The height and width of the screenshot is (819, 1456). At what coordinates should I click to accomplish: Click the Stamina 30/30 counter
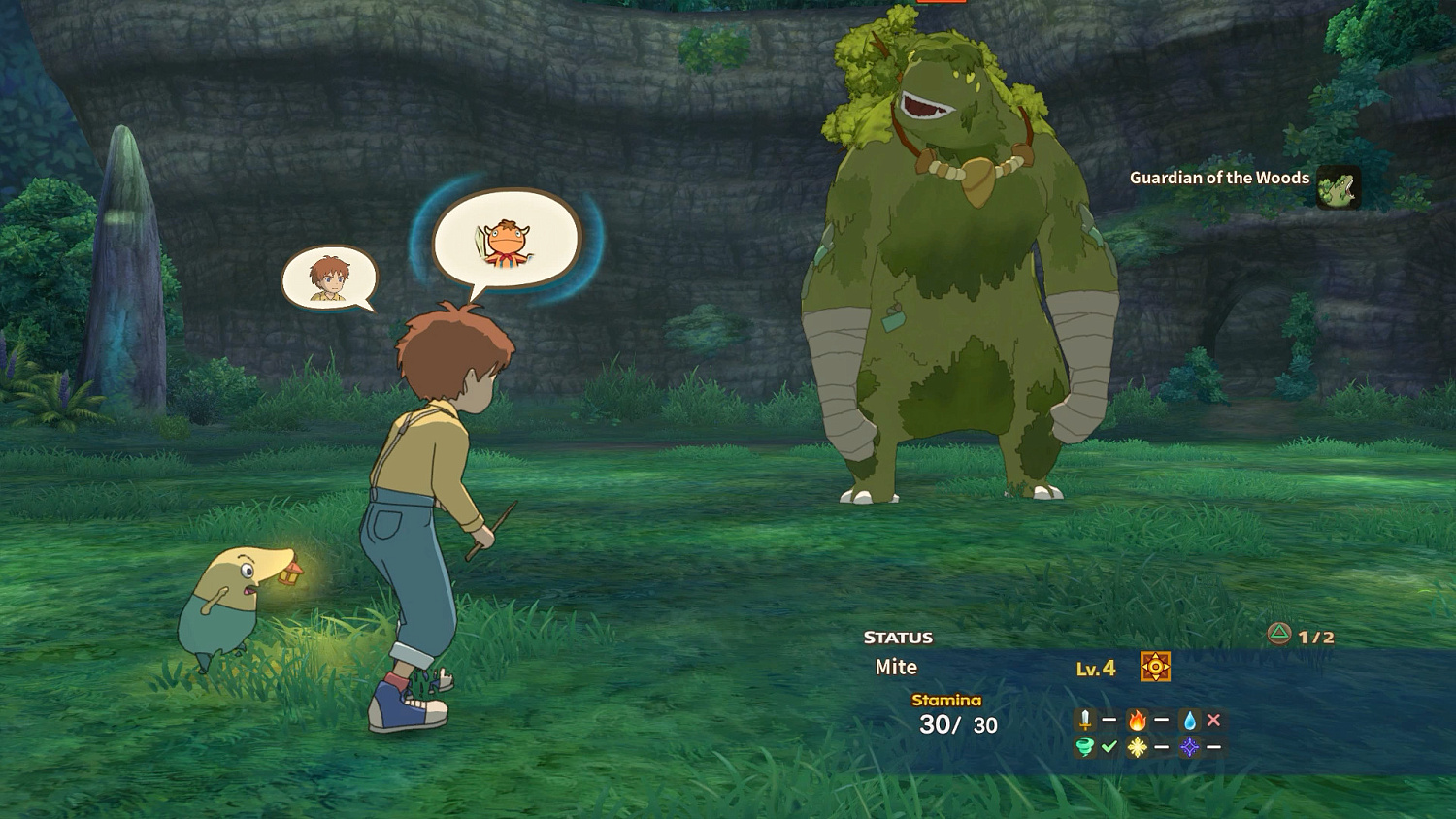coord(959,723)
